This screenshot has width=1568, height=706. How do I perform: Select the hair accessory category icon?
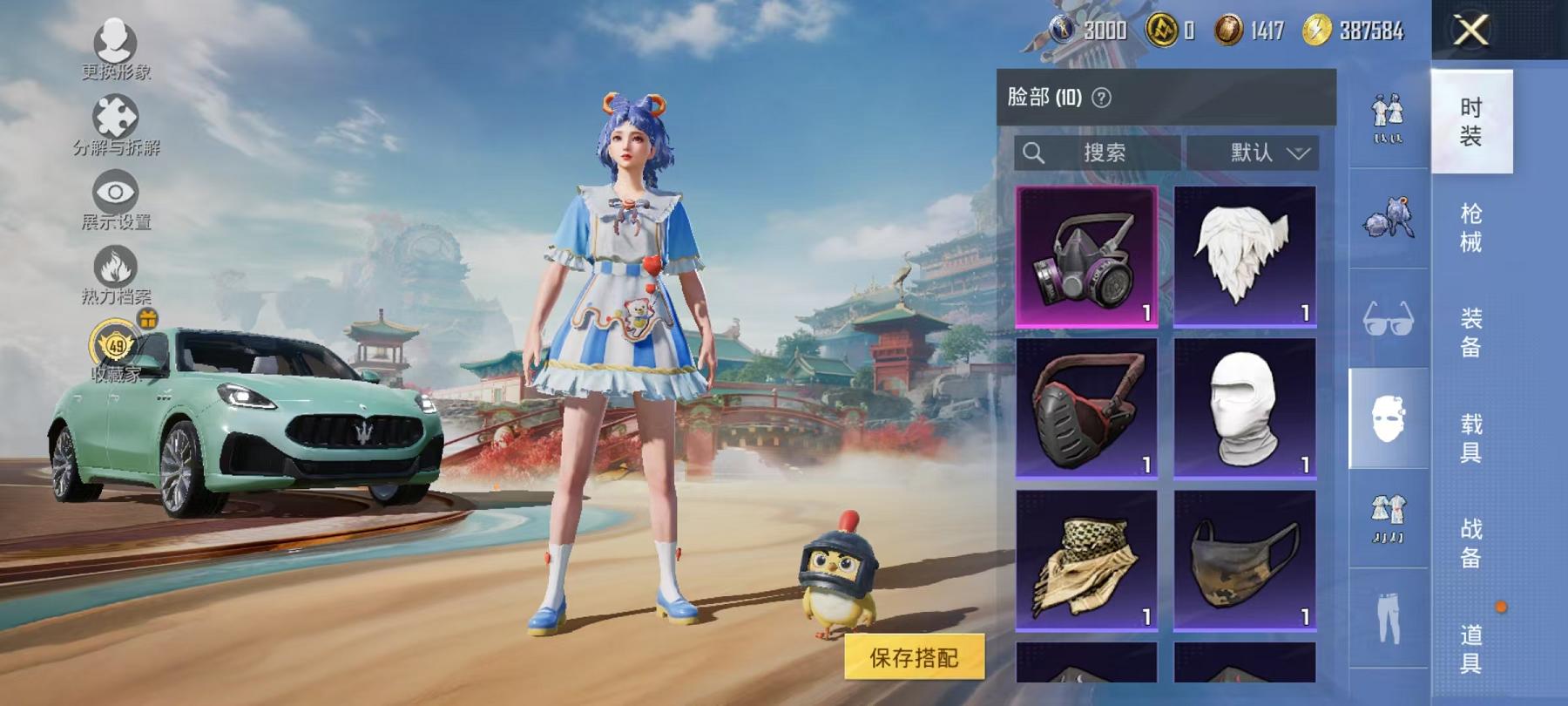[1389, 211]
